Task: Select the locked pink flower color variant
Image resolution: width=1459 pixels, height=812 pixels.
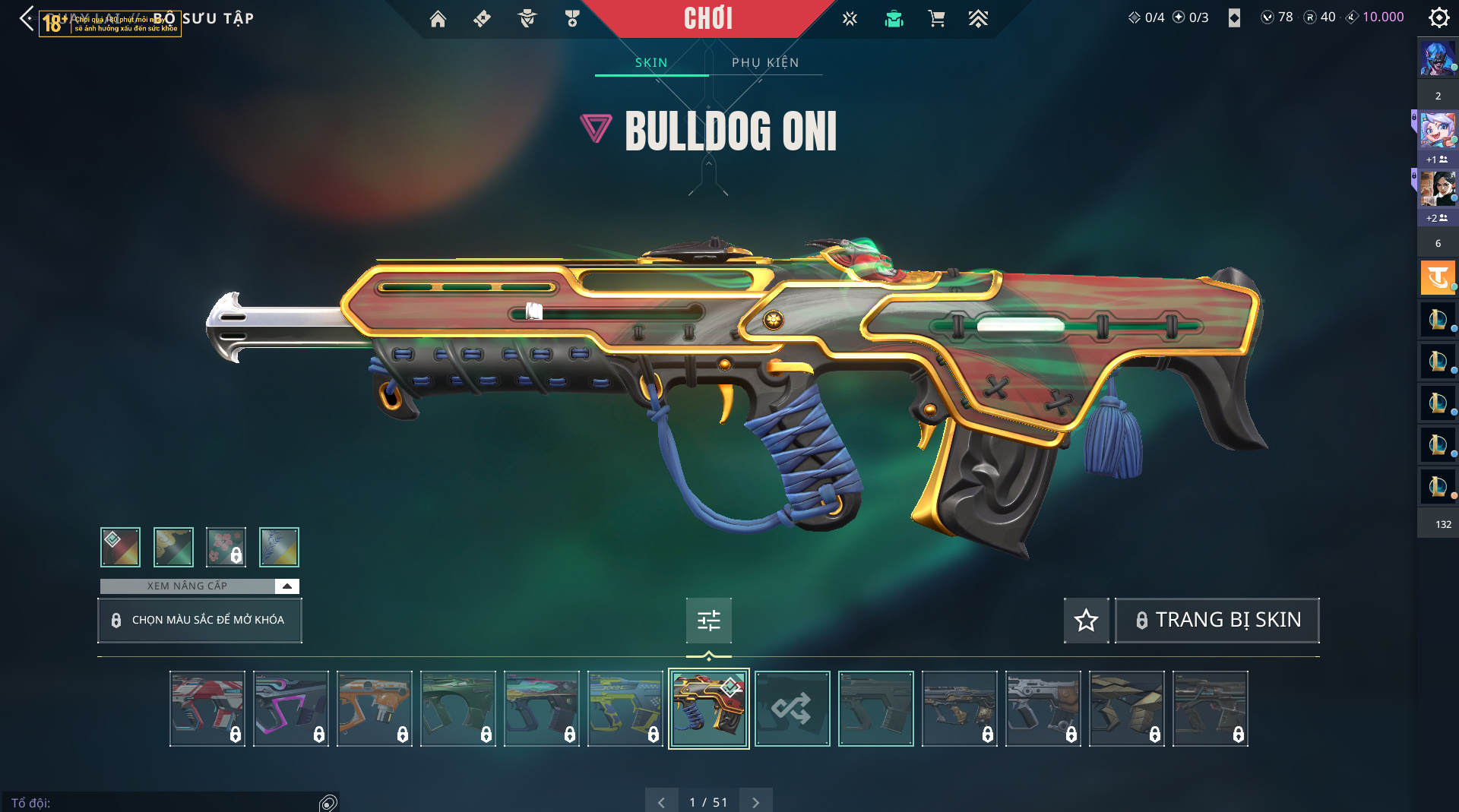Action: [226, 547]
